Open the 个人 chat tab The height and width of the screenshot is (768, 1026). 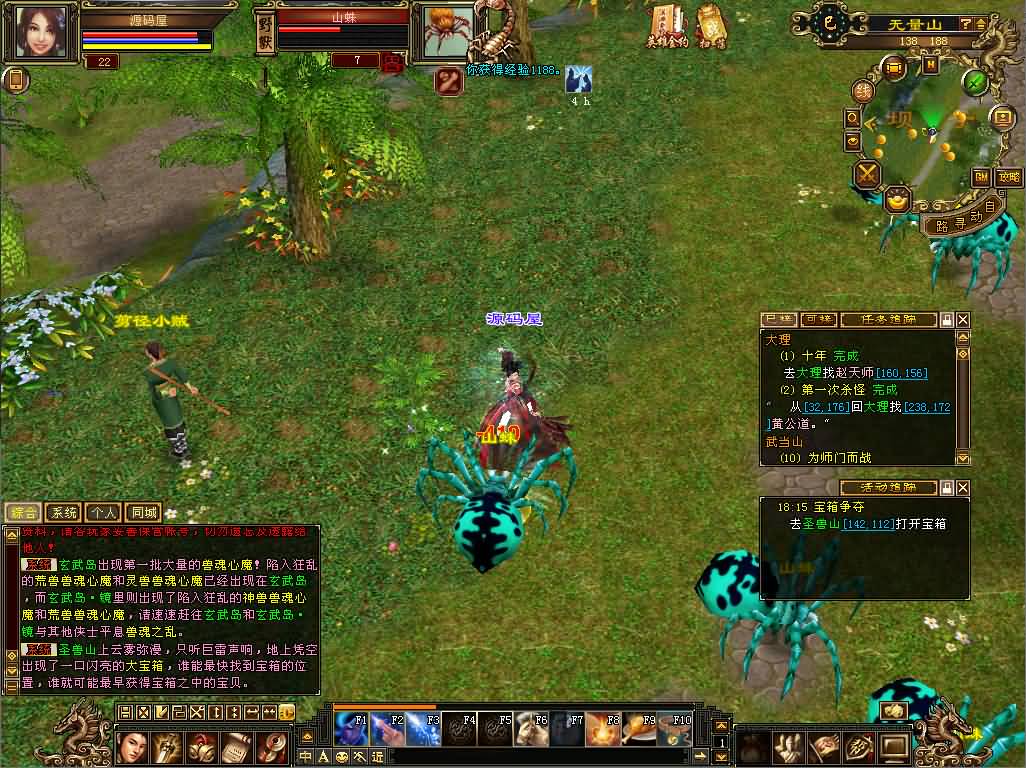click(103, 513)
